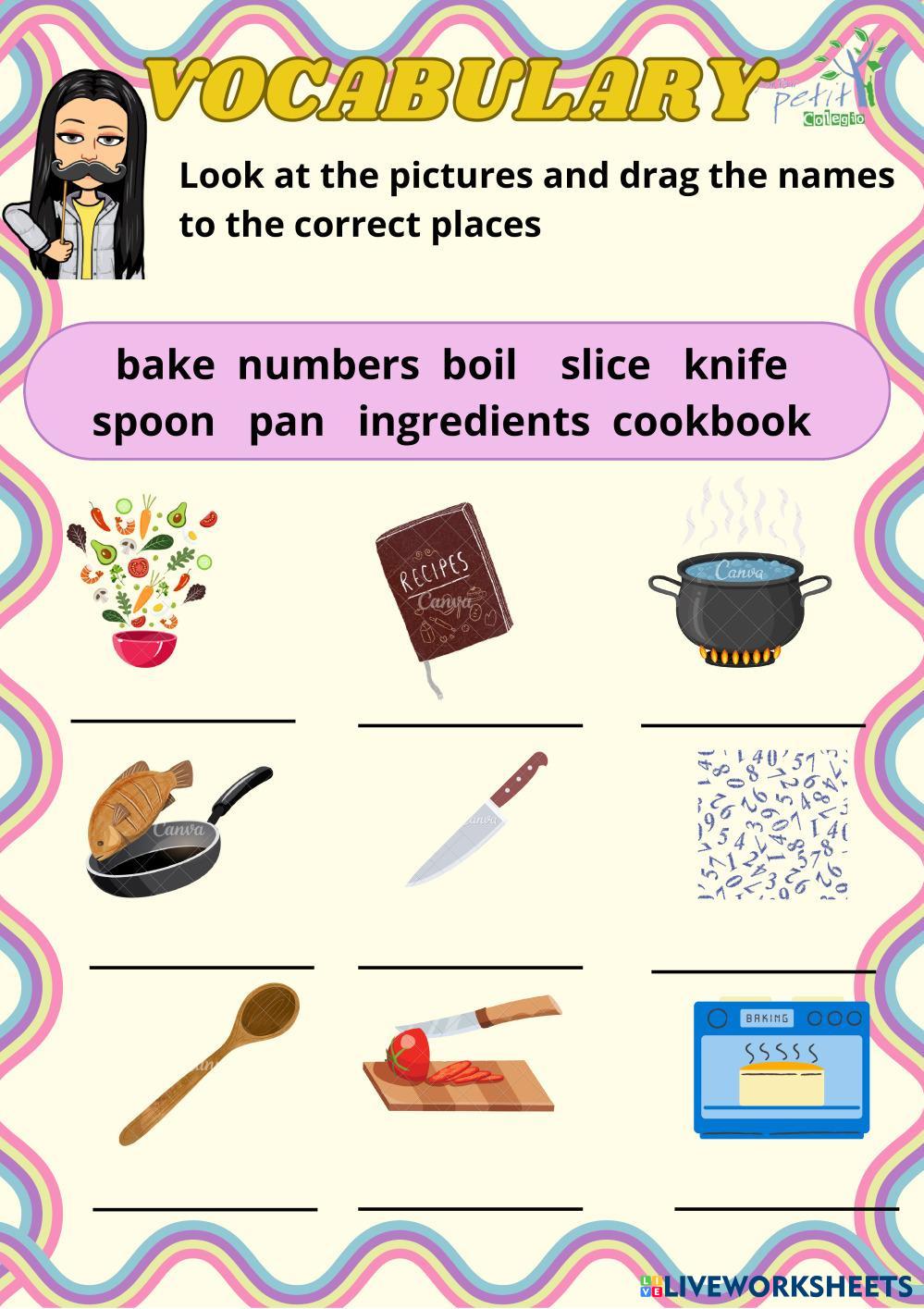Select the word "pan" in the word bank
The image size is (924, 1309).
287,422
